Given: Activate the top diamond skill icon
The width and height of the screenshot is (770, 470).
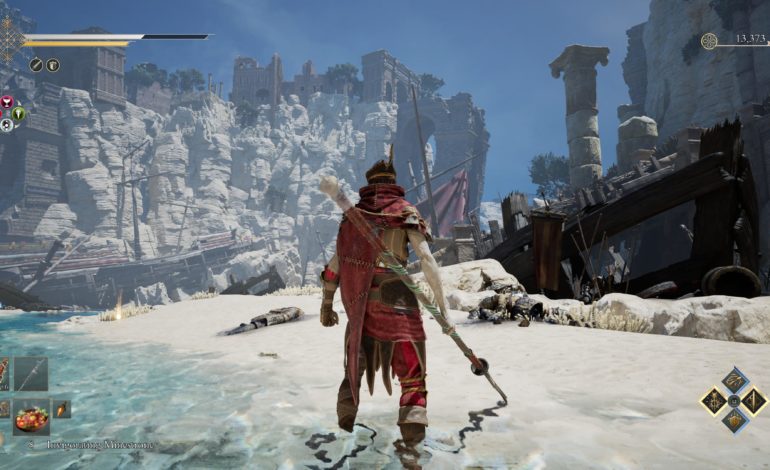Looking at the screenshot, I should (733, 380).
